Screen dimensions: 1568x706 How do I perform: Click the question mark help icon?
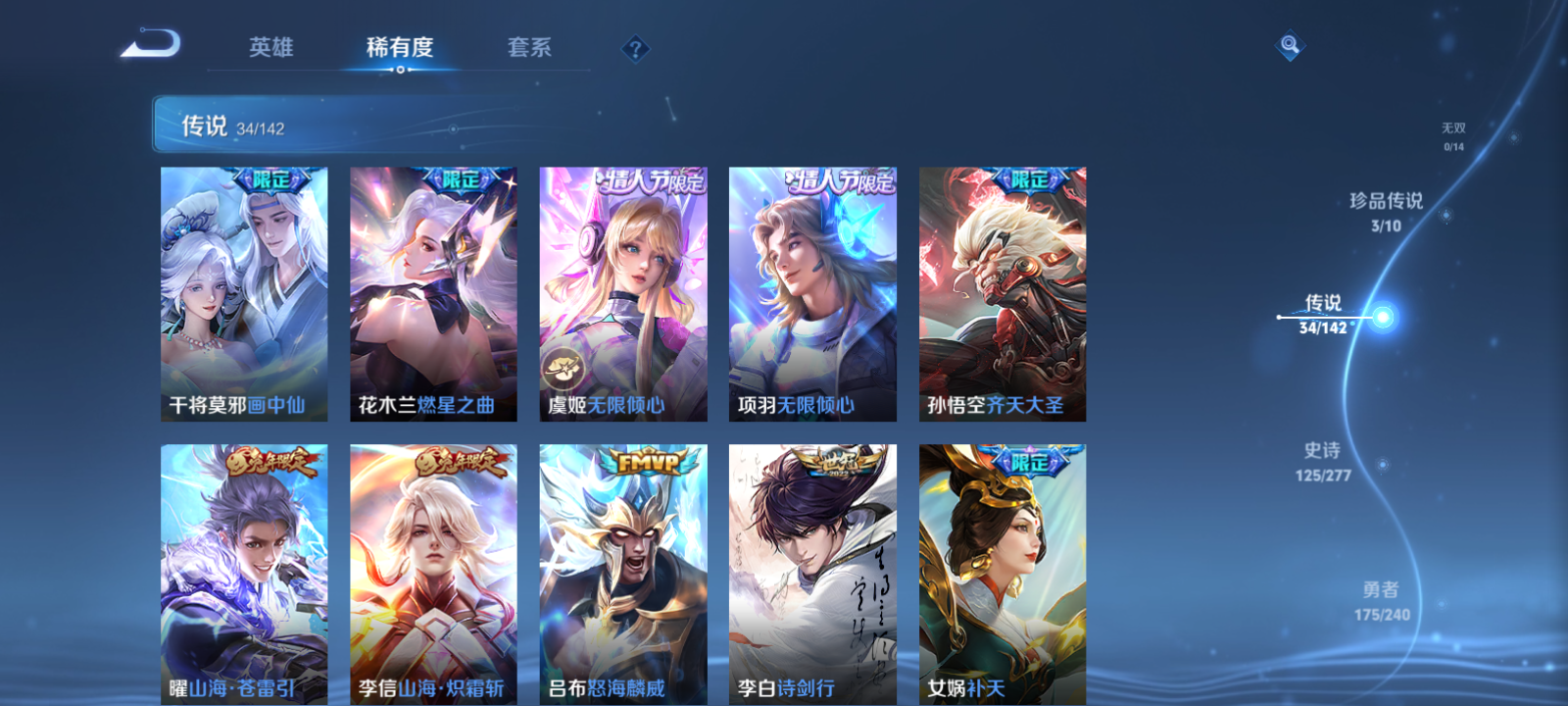pyautogui.click(x=637, y=47)
